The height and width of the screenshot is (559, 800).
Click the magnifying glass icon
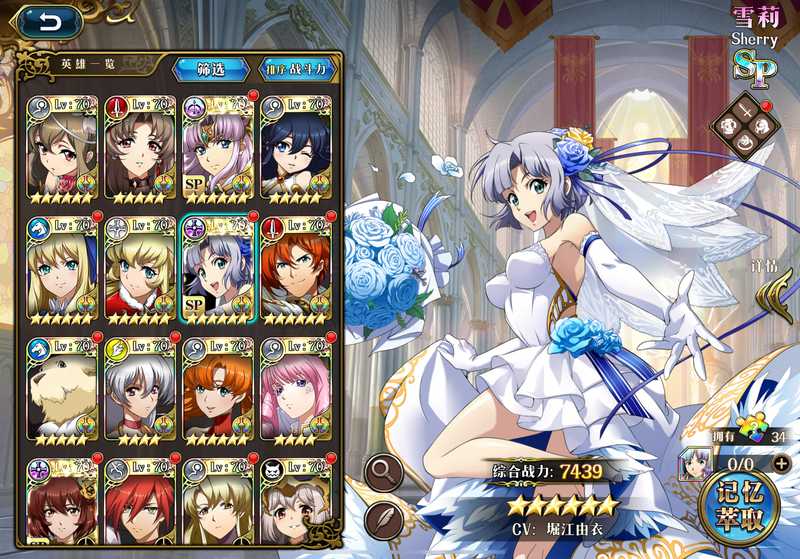click(385, 469)
